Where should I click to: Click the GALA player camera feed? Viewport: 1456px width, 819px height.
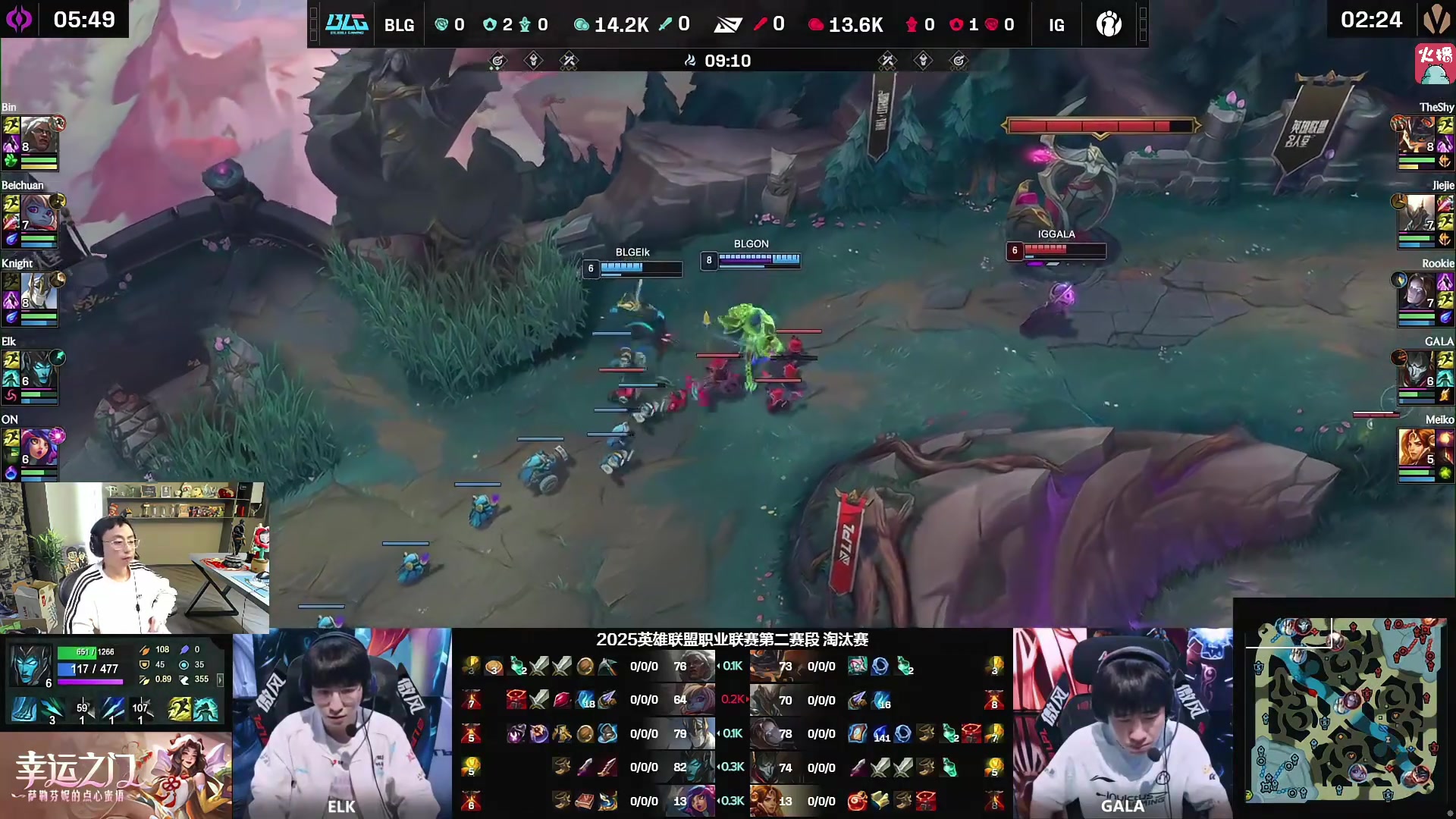coord(1122,723)
